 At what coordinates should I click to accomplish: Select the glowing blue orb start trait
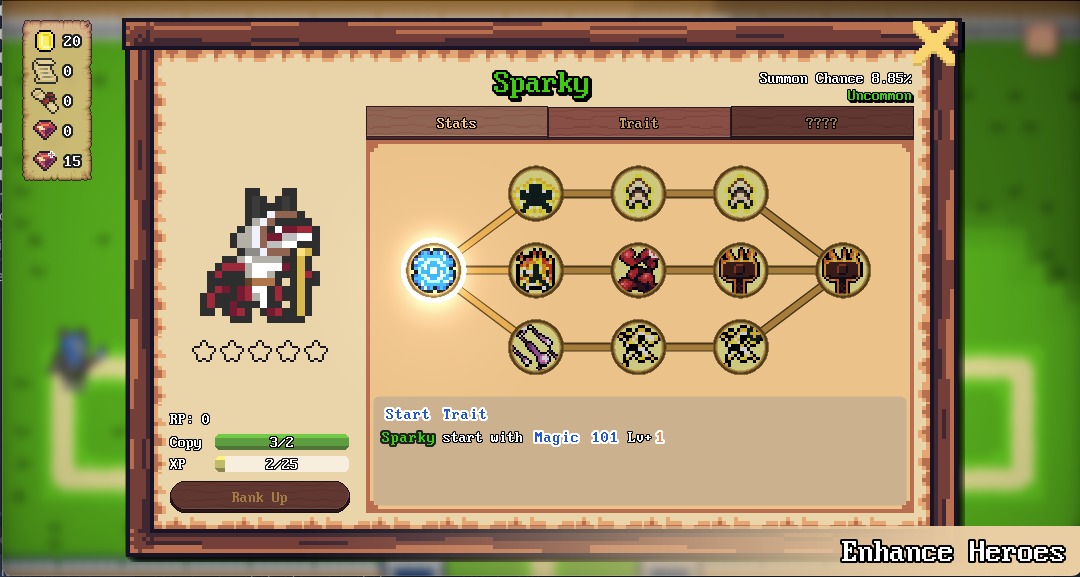434,269
